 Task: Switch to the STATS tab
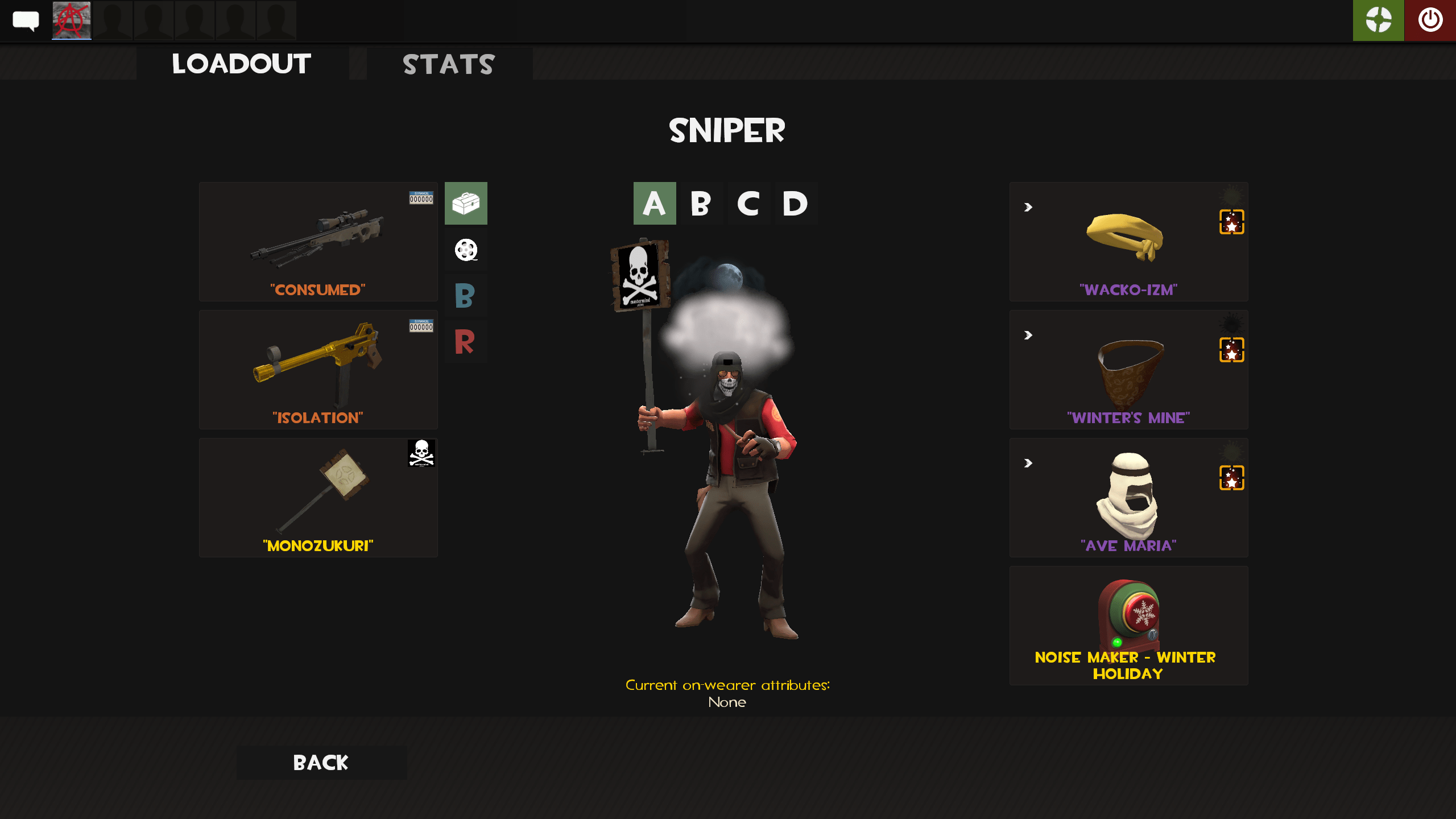point(449,64)
